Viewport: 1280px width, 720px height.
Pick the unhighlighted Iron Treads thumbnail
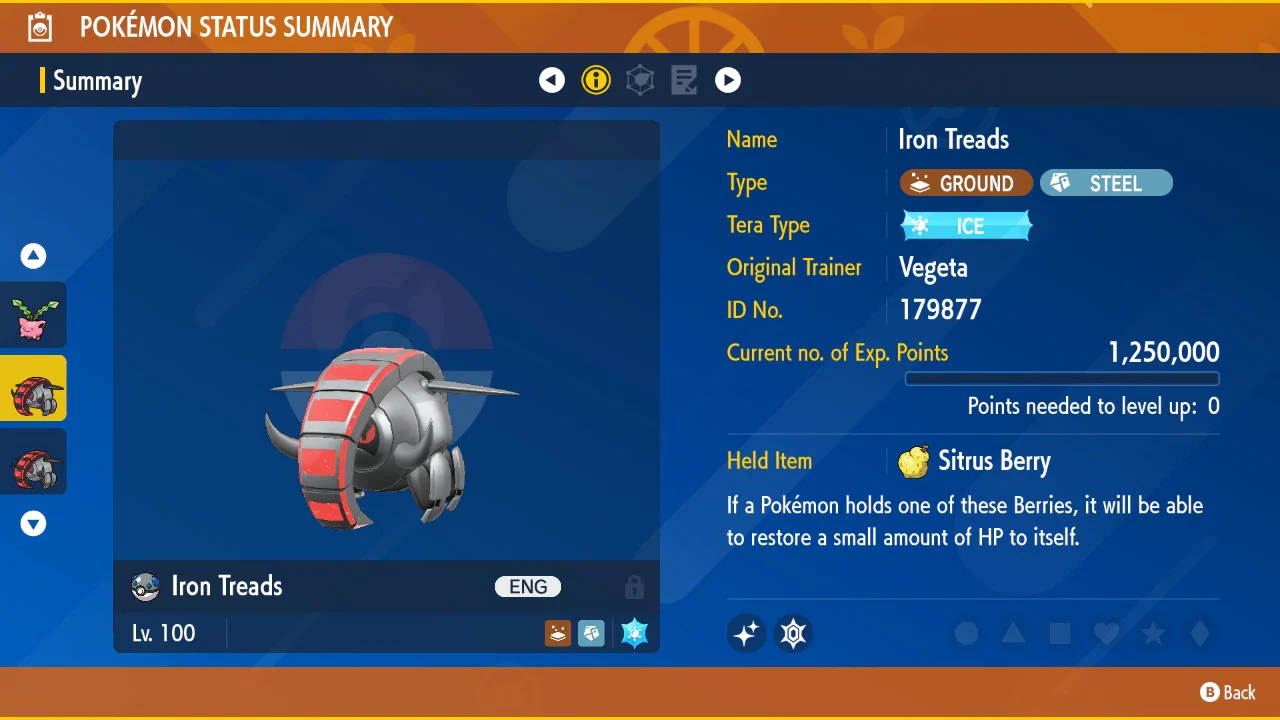(x=34, y=461)
